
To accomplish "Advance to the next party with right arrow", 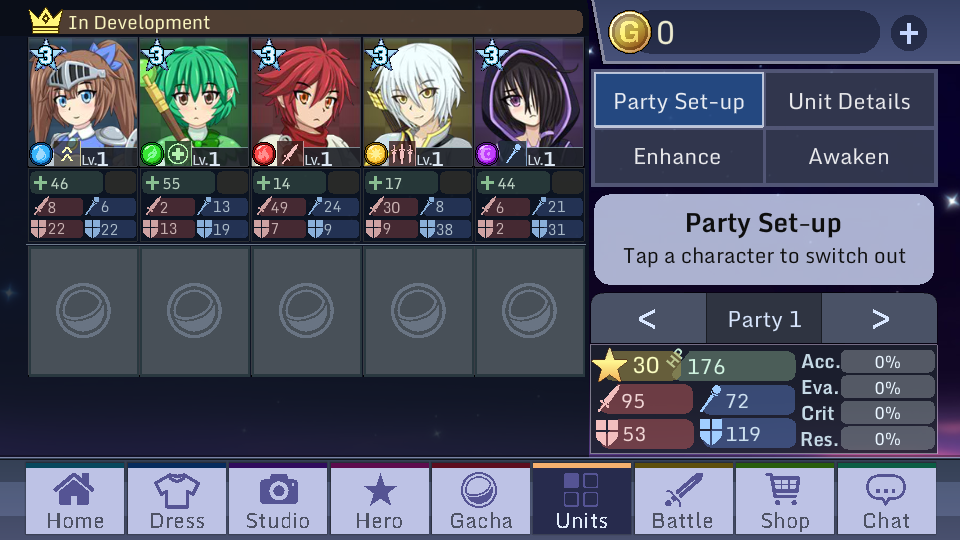I will point(880,319).
